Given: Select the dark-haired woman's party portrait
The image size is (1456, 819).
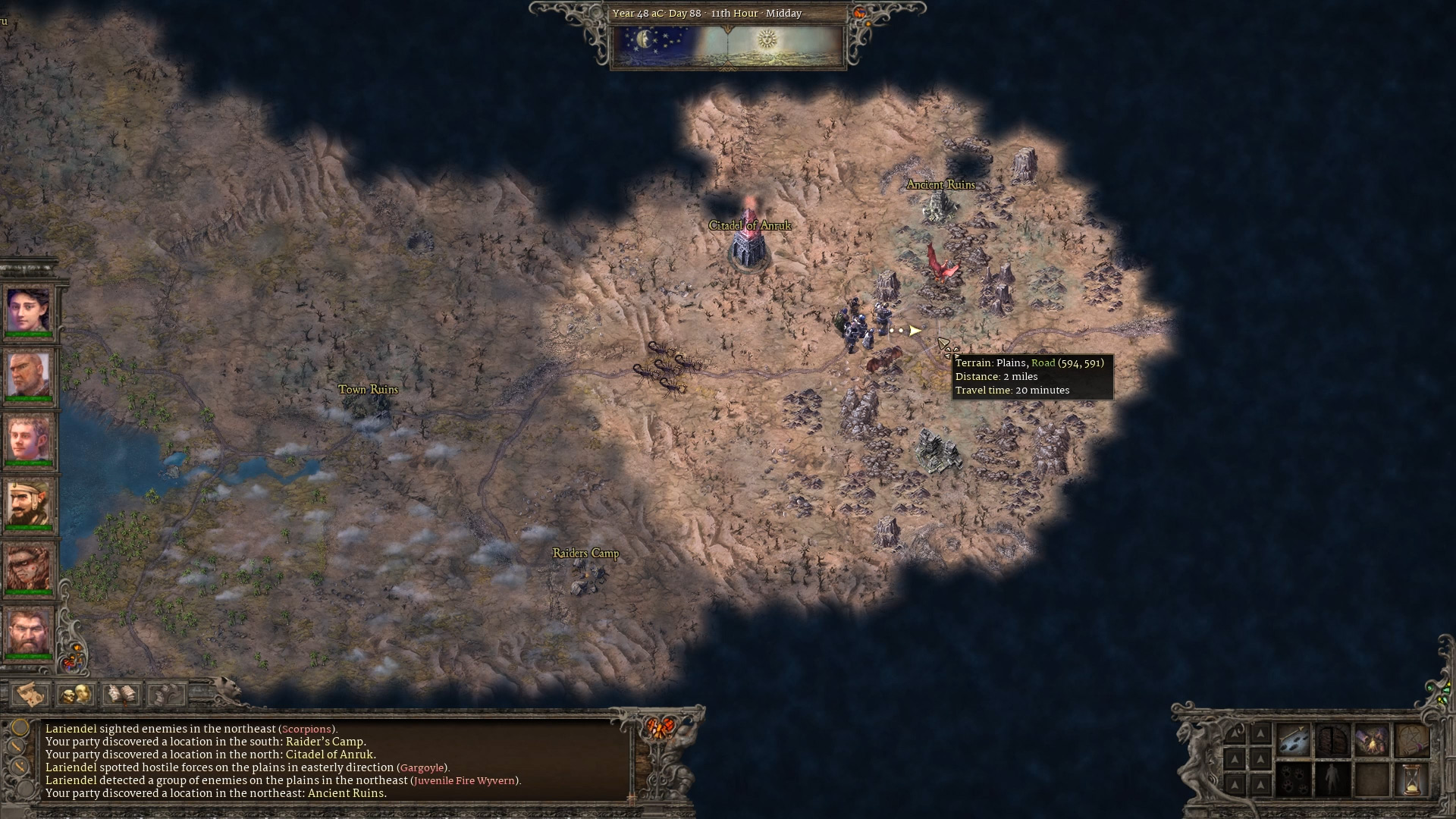Looking at the screenshot, I should point(29,310).
